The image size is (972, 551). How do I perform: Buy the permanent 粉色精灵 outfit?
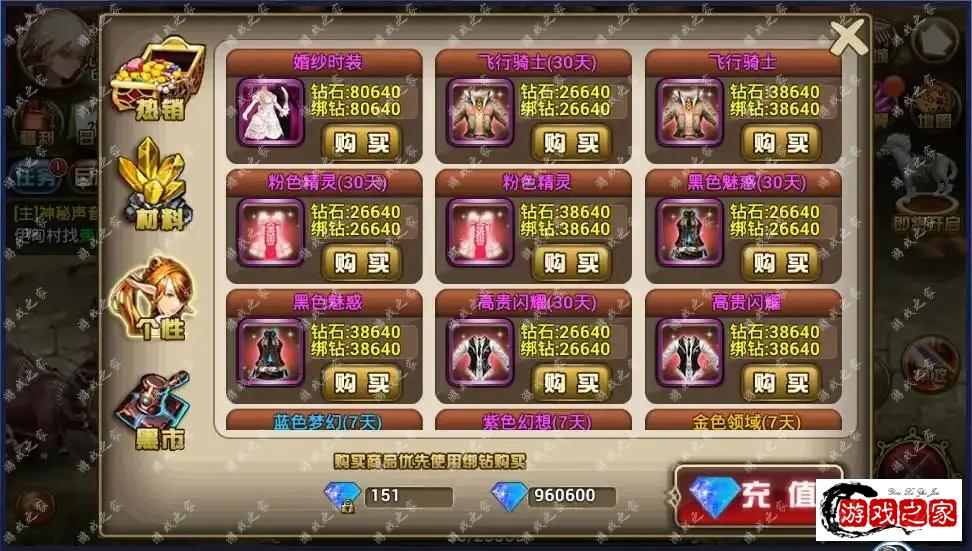[x=570, y=262]
